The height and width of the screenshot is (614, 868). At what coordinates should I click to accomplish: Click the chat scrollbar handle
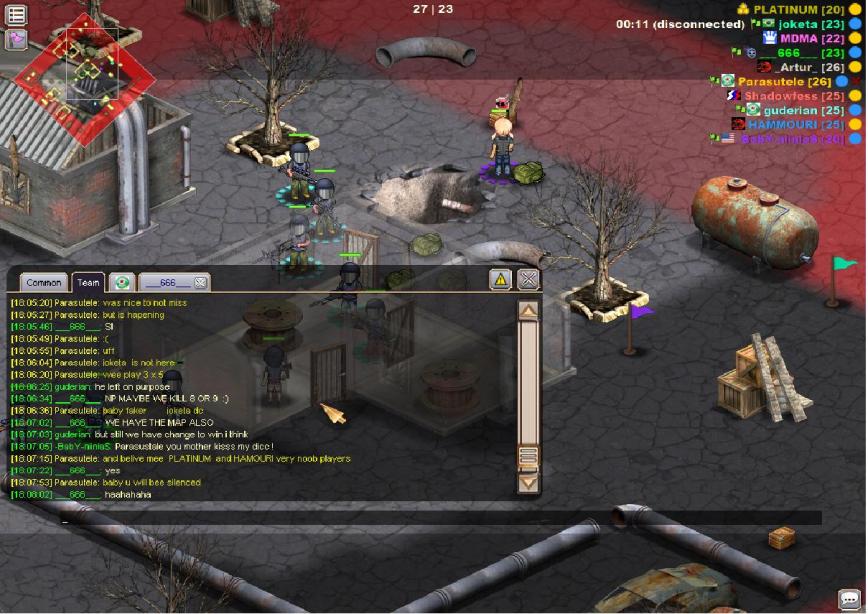(528, 457)
